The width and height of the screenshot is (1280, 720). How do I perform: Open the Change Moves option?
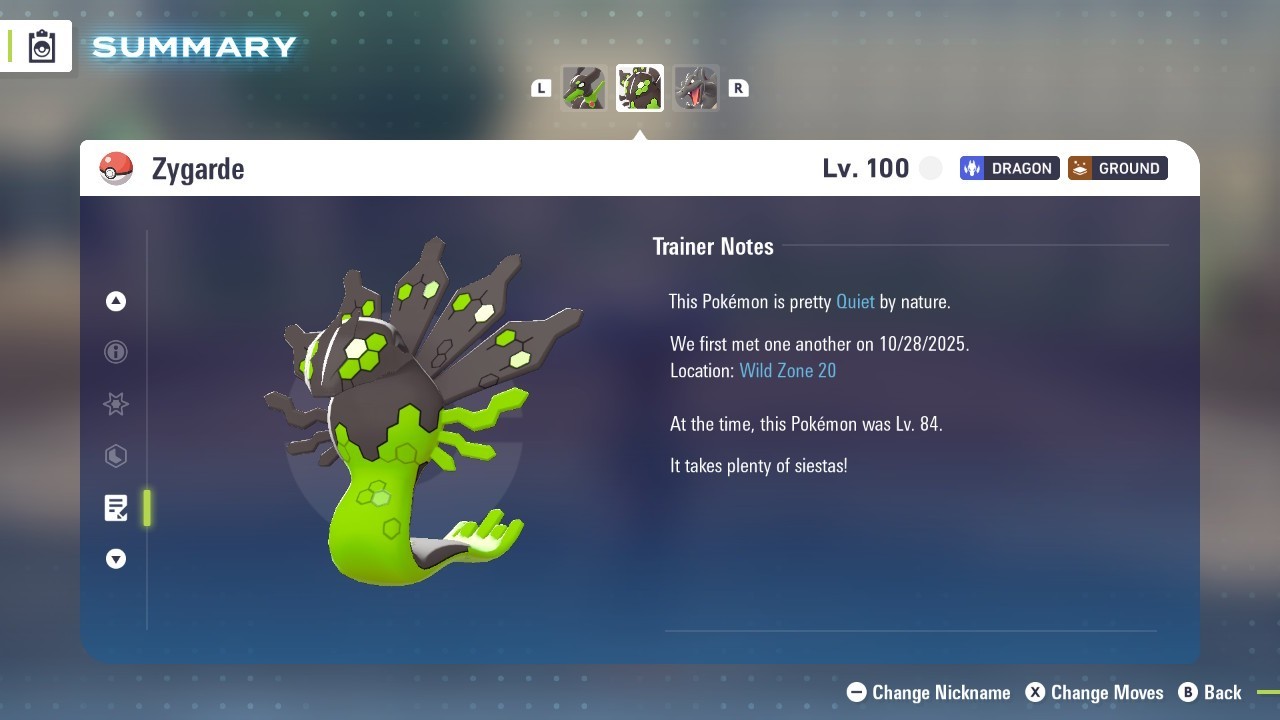coord(1095,692)
